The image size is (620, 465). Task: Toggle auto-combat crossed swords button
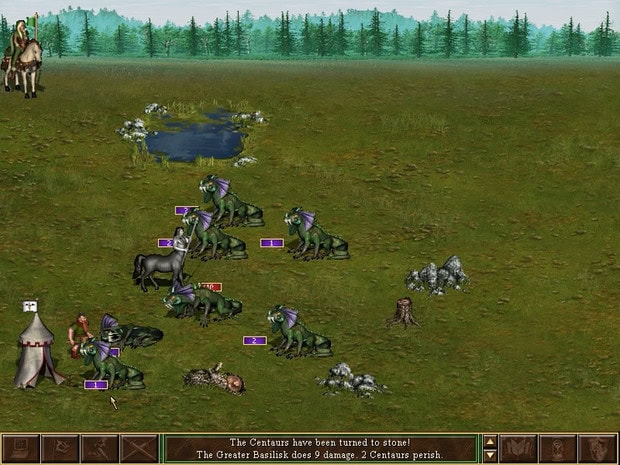[x=139, y=448]
